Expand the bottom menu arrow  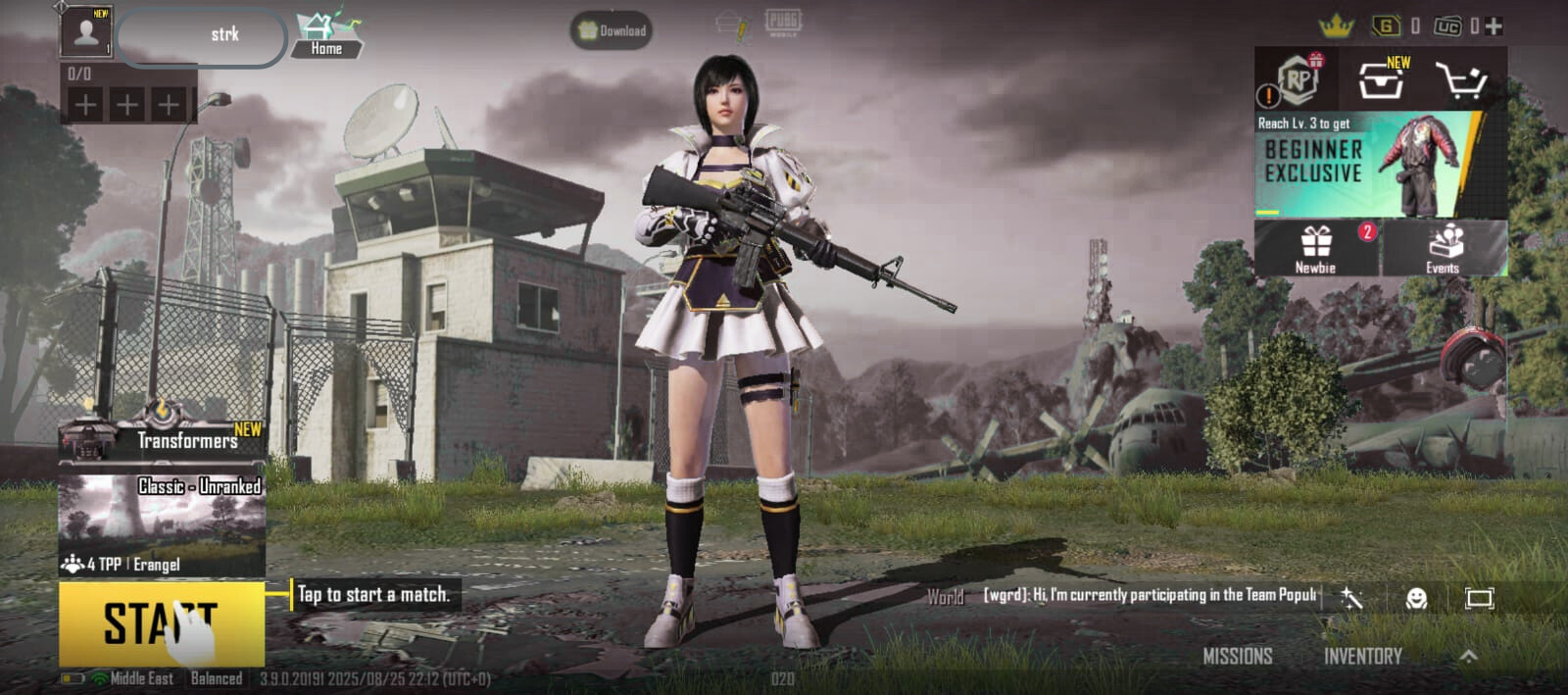[1468, 656]
